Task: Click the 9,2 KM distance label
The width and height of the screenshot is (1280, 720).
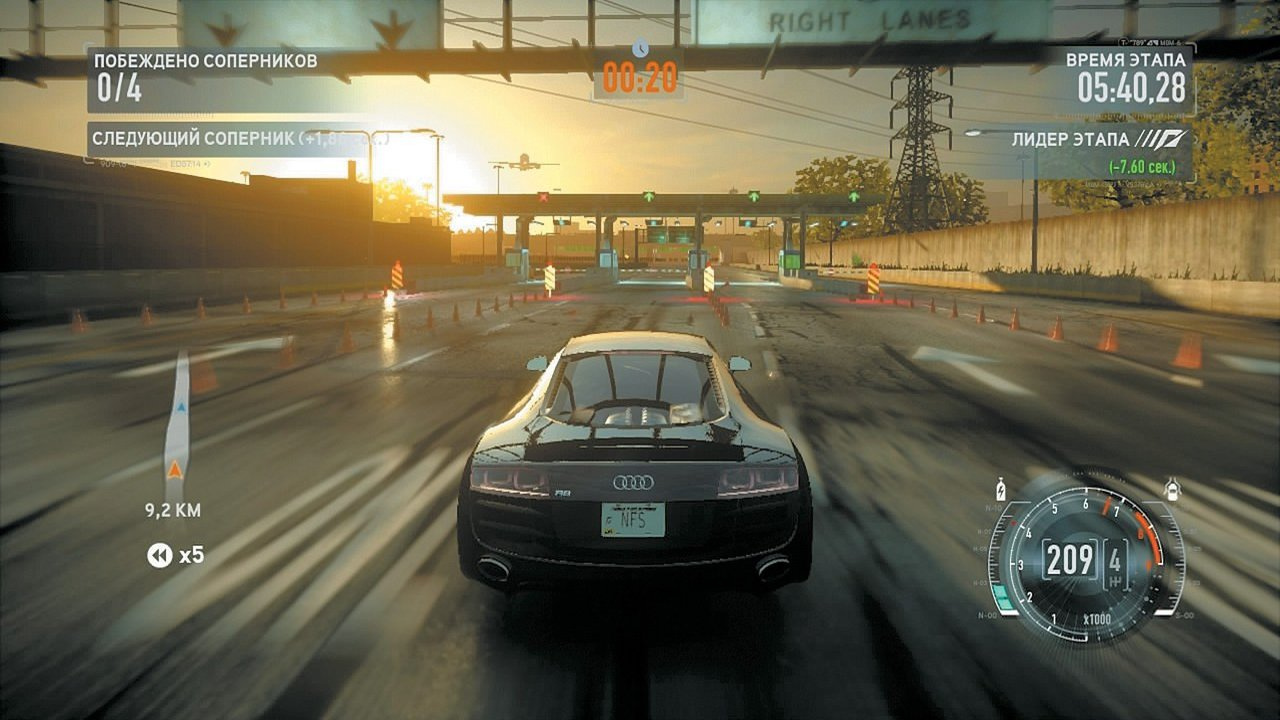Action: click(x=173, y=512)
